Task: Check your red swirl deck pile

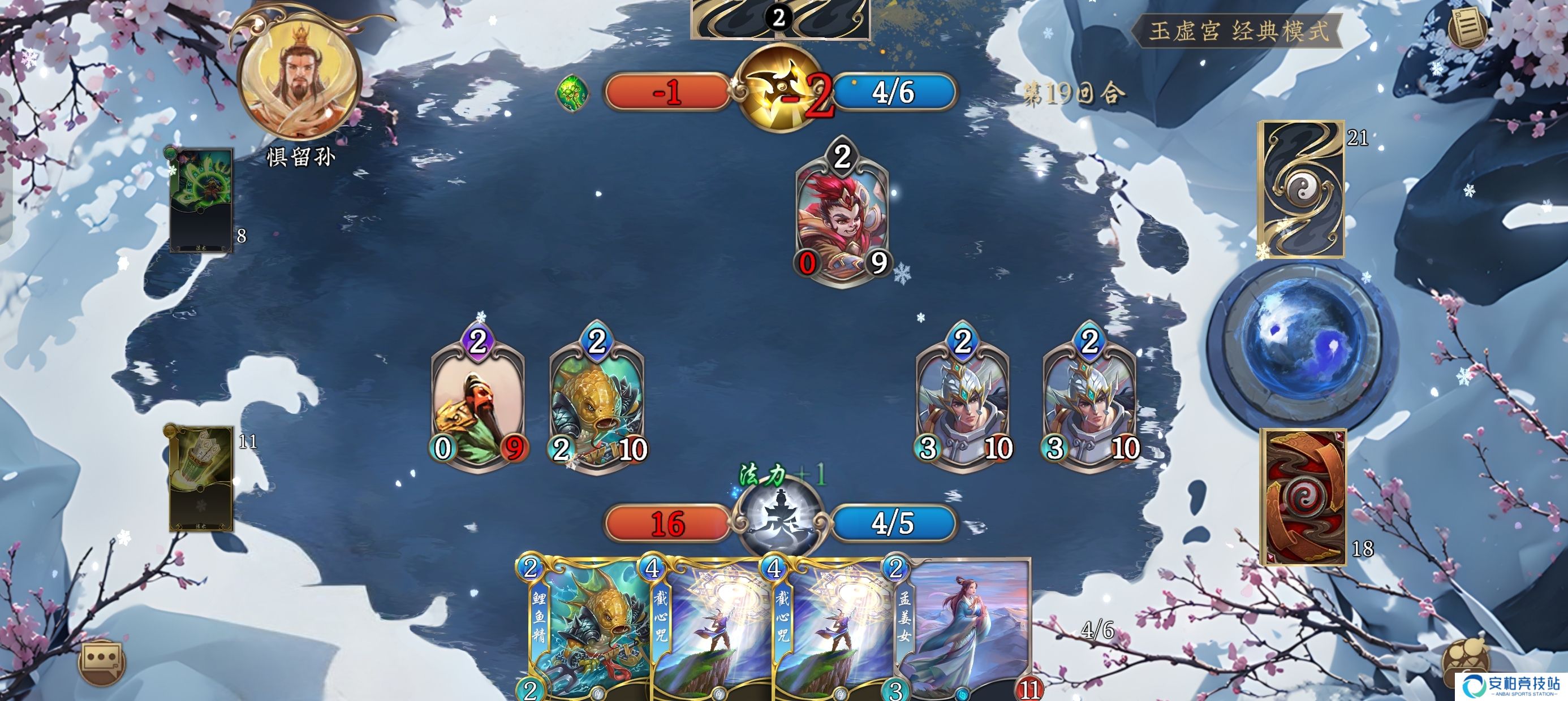Action: (x=1304, y=496)
